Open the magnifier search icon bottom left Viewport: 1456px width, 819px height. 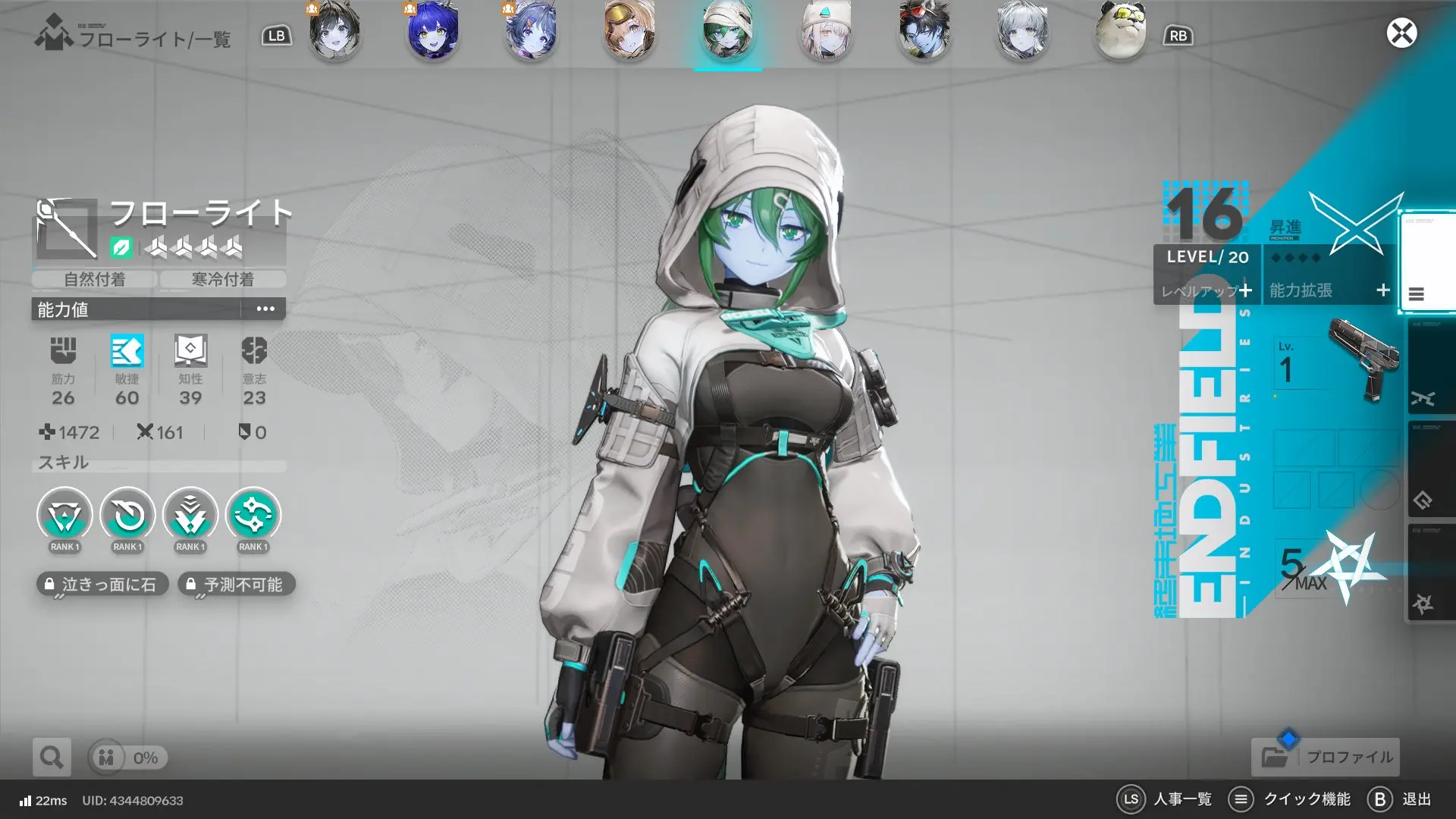[x=50, y=757]
